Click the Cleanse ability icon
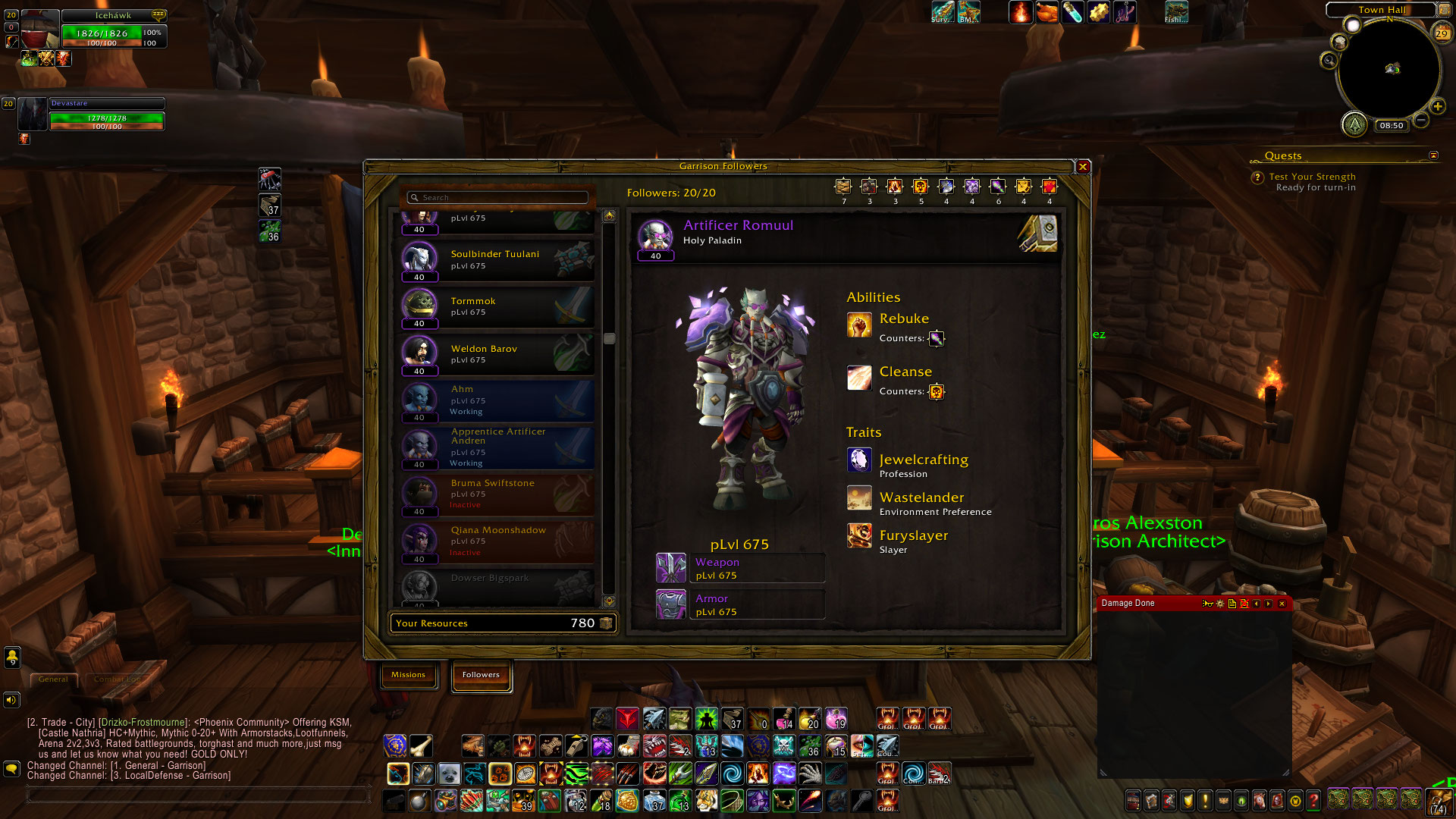Image resolution: width=1456 pixels, height=819 pixels. pos(859,378)
